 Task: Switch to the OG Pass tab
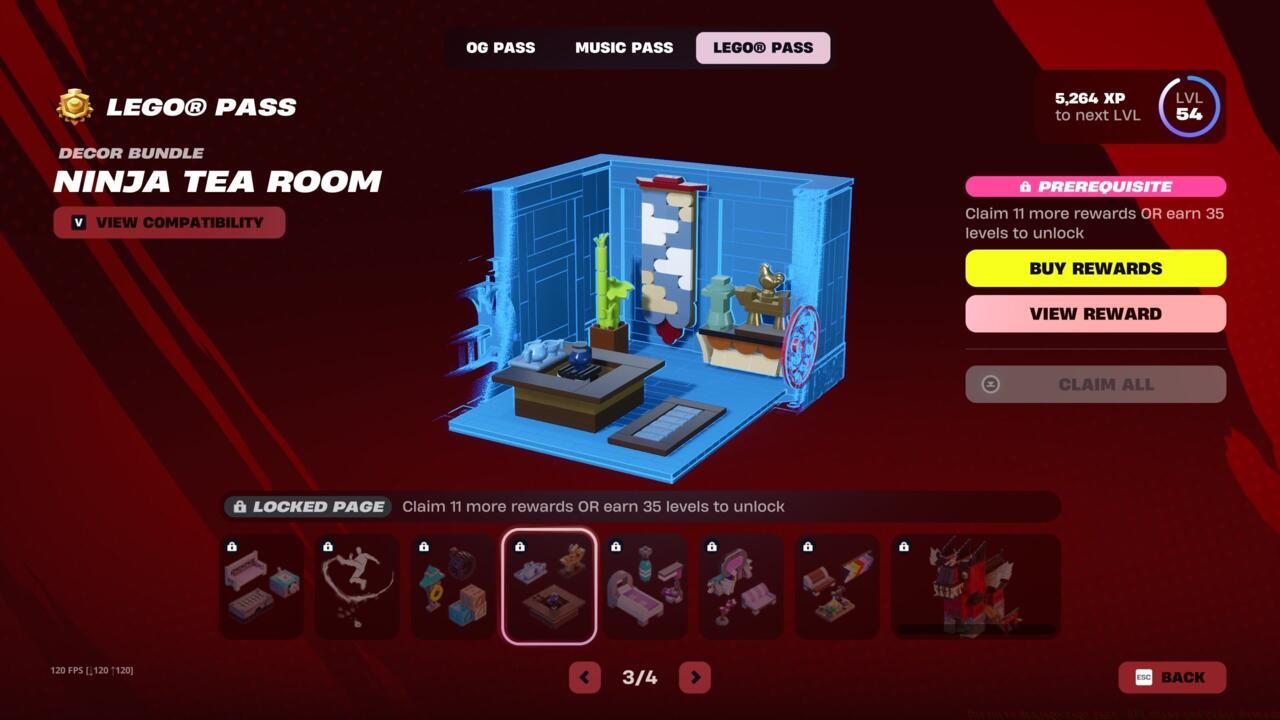pyautogui.click(x=500, y=47)
